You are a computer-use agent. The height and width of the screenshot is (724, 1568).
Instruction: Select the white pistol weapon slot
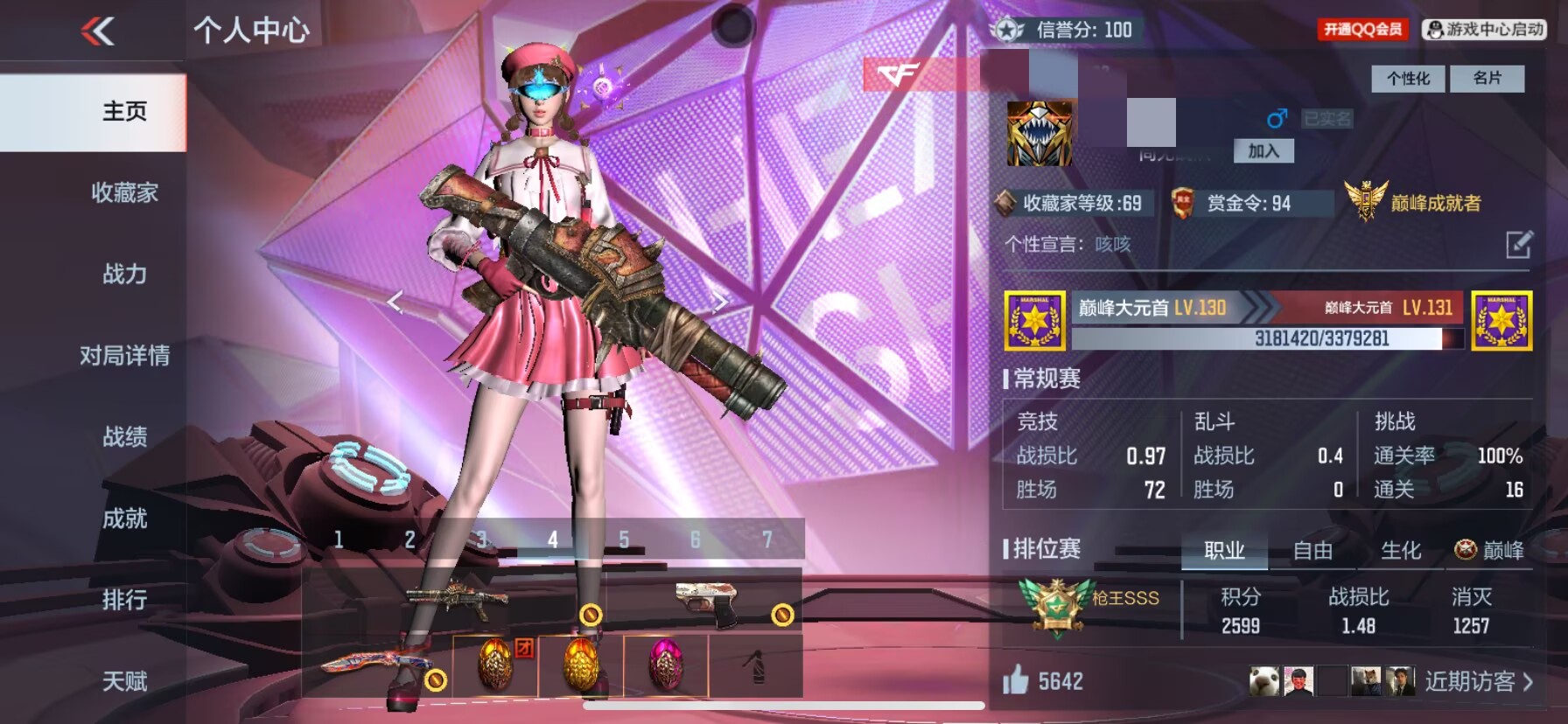coord(709,602)
